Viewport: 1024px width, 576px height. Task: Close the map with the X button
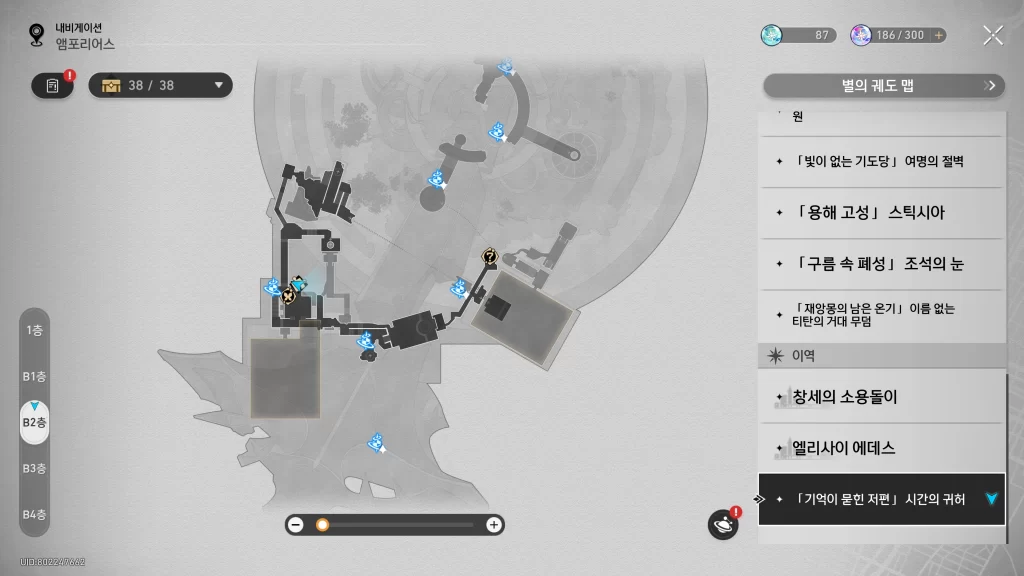(992, 35)
